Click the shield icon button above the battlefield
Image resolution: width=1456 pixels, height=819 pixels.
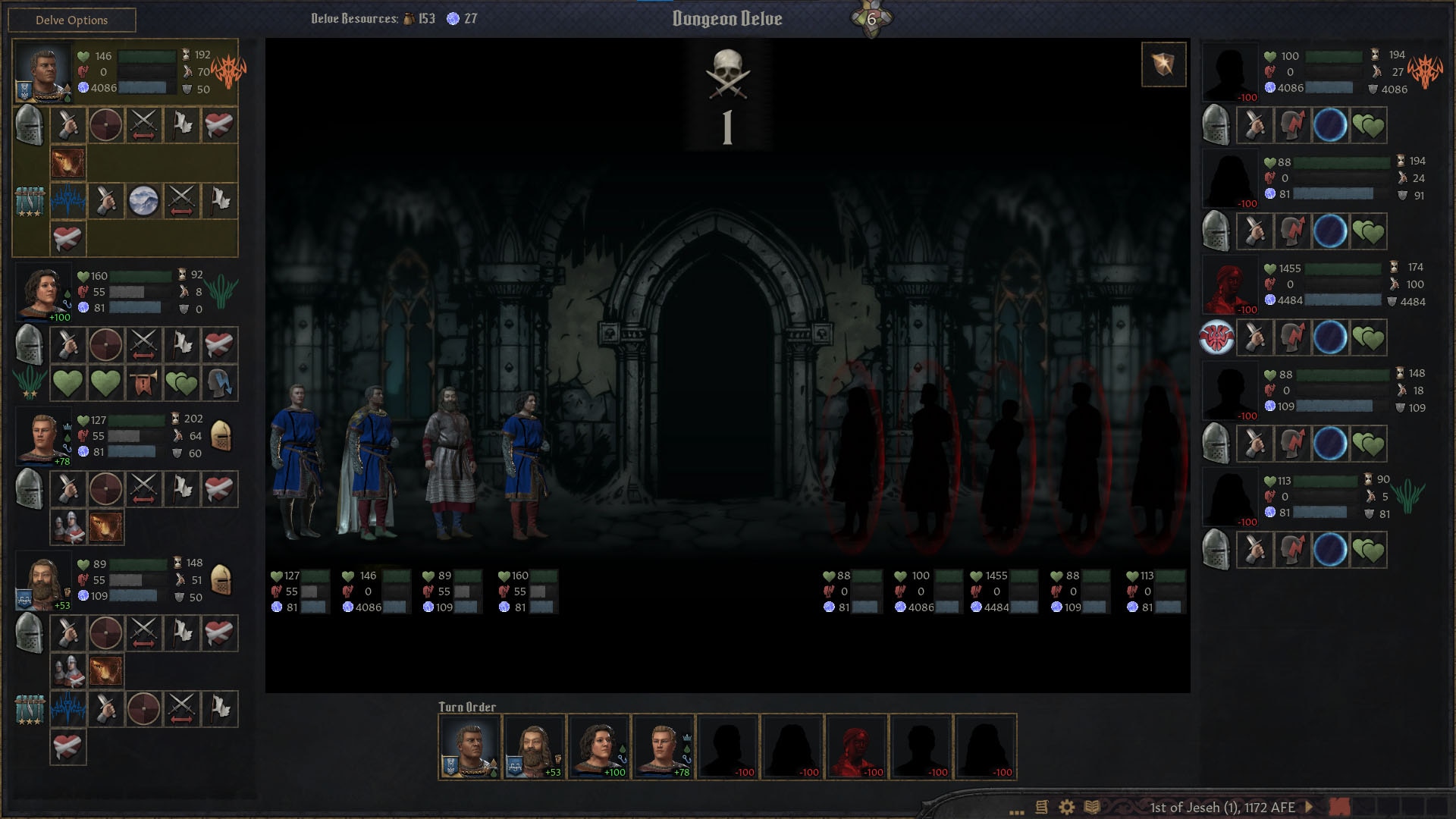pyautogui.click(x=1163, y=64)
